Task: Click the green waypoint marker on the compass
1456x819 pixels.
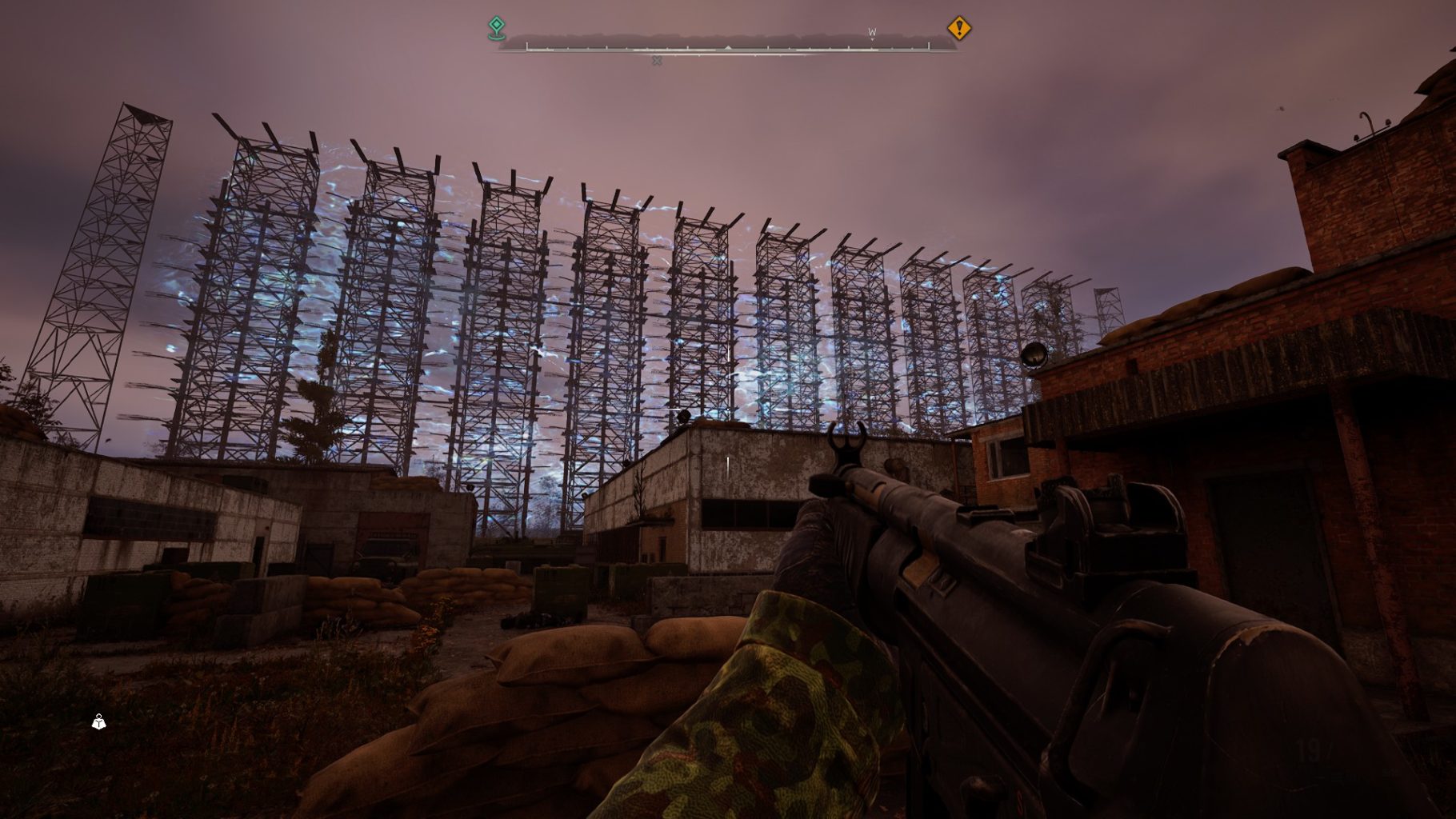Action: pos(497,28)
